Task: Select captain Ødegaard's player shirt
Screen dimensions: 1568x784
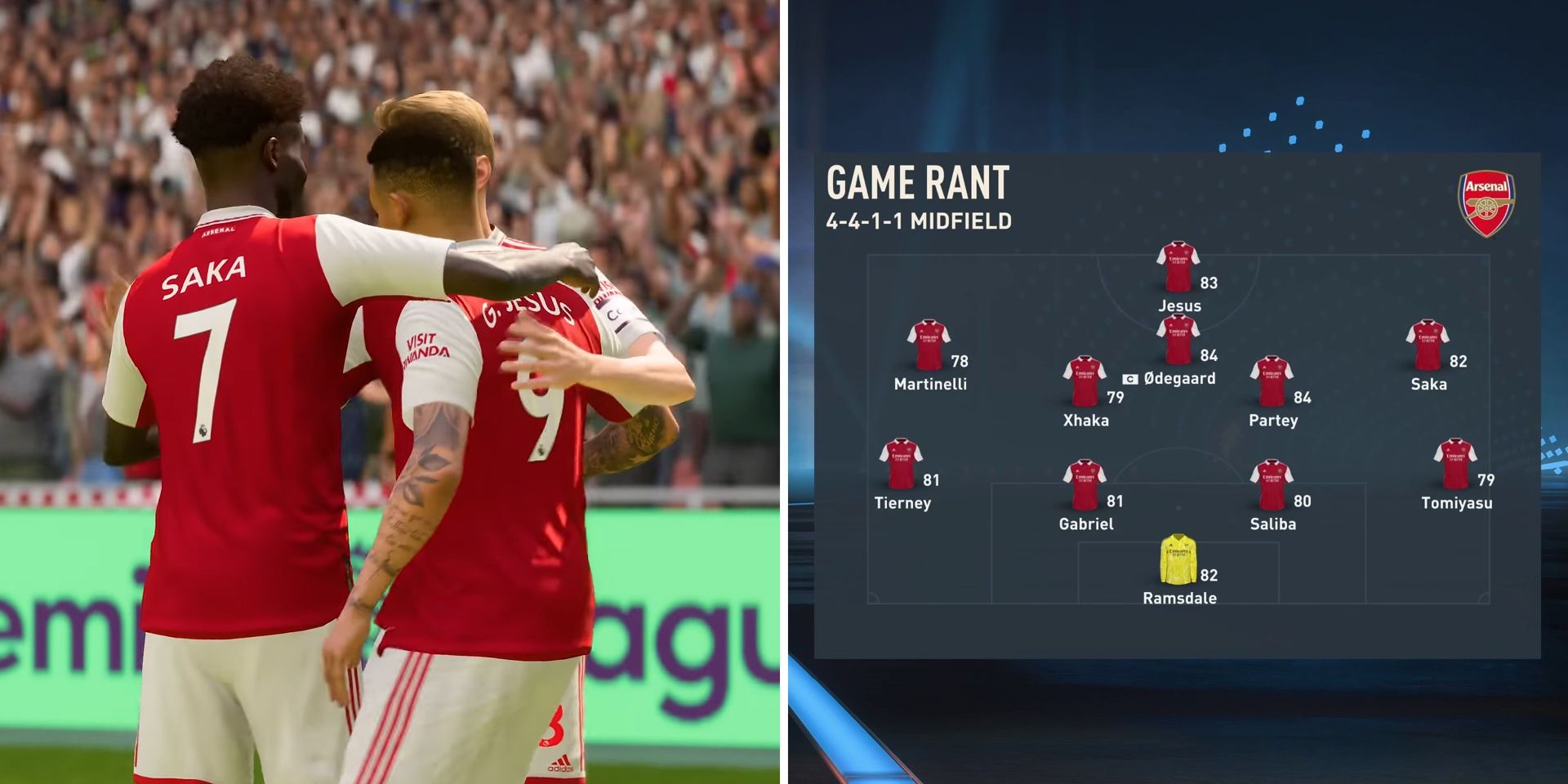Action: coord(1178,339)
